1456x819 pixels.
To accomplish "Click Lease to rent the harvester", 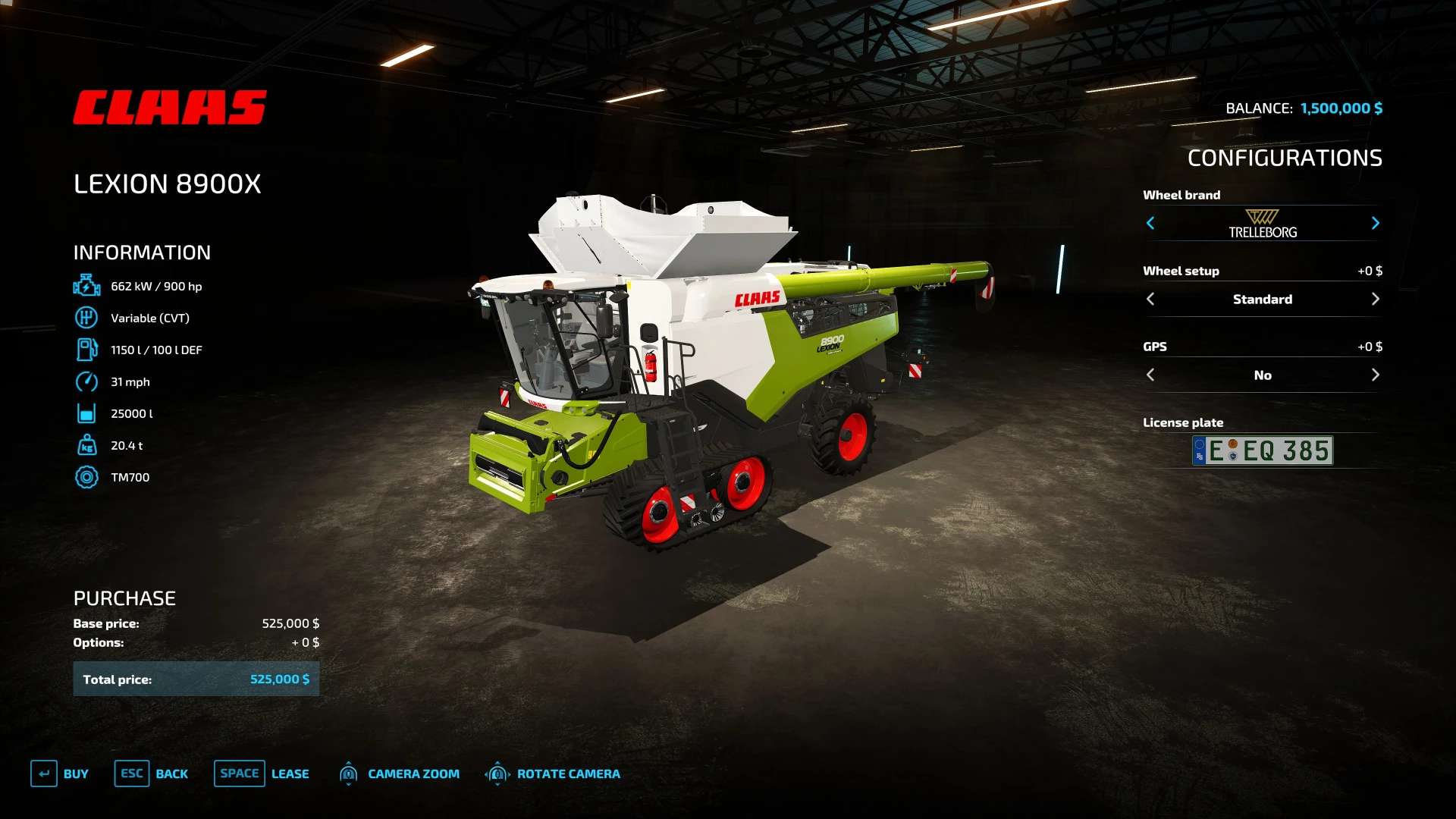I will click(290, 773).
